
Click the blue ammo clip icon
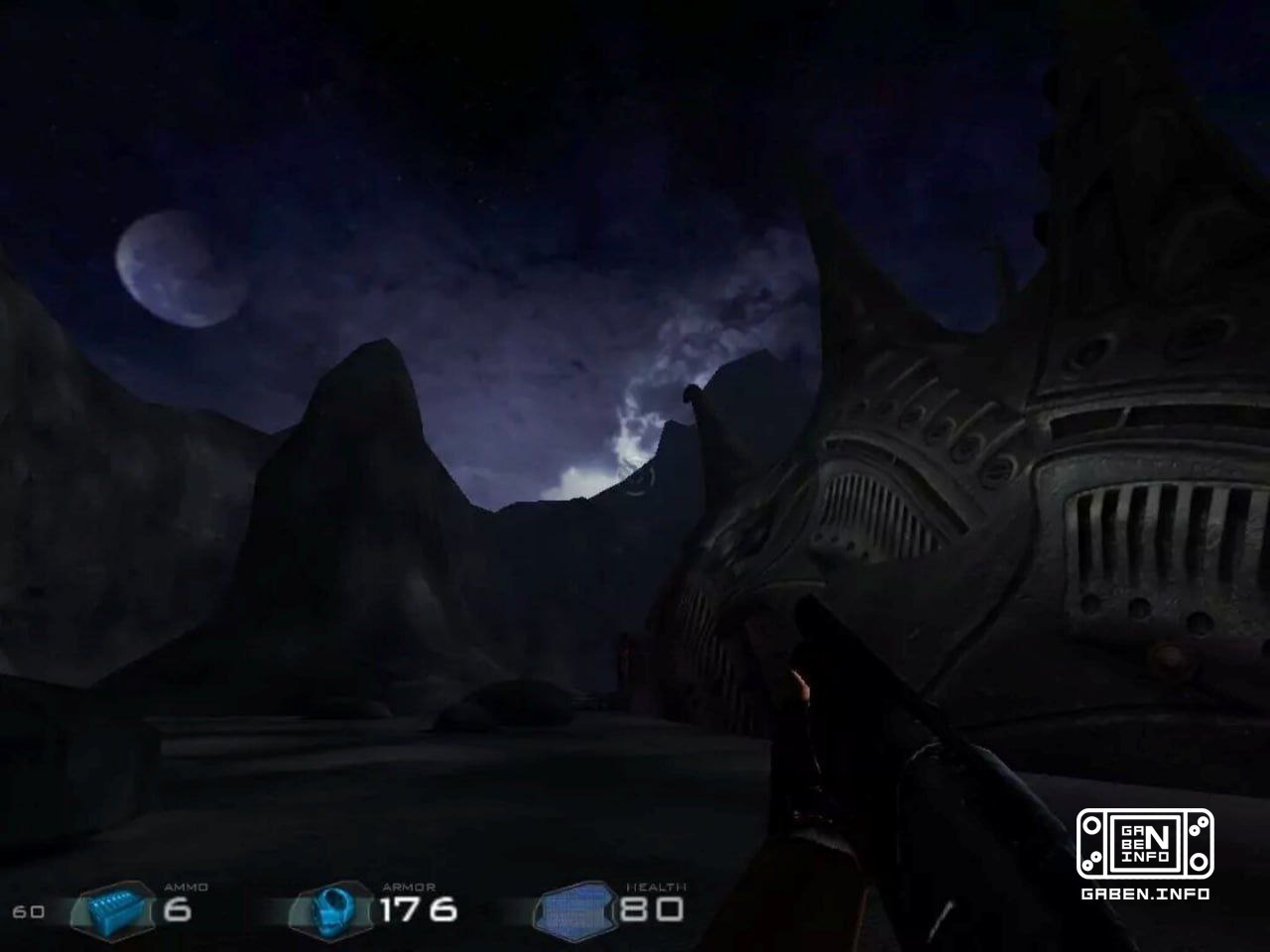(112, 908)
